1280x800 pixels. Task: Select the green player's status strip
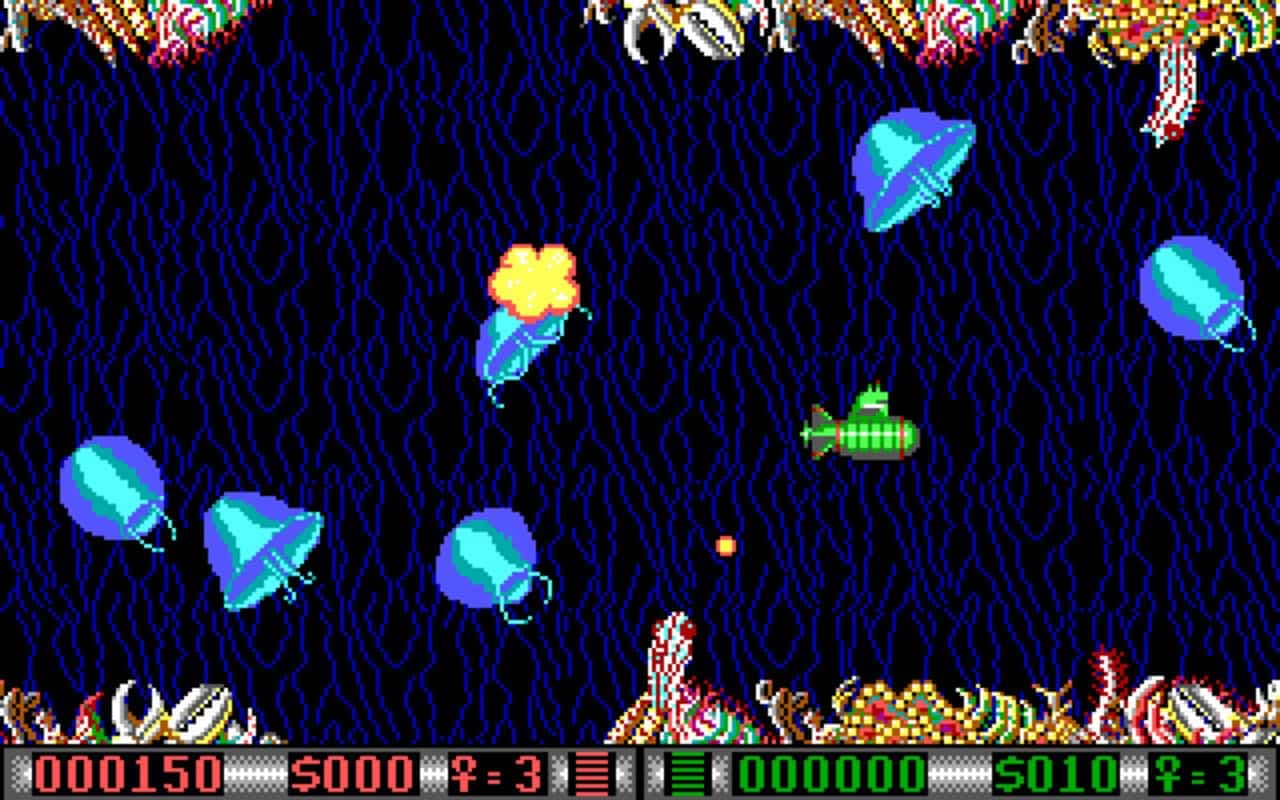pyautogui.click(x=950, y=771)
